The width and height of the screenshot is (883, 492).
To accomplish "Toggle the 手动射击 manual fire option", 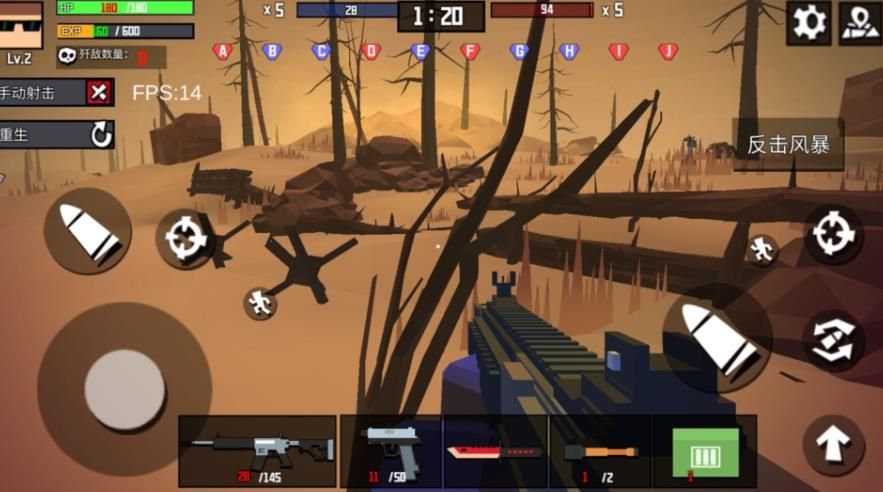I will click(97, 93).
